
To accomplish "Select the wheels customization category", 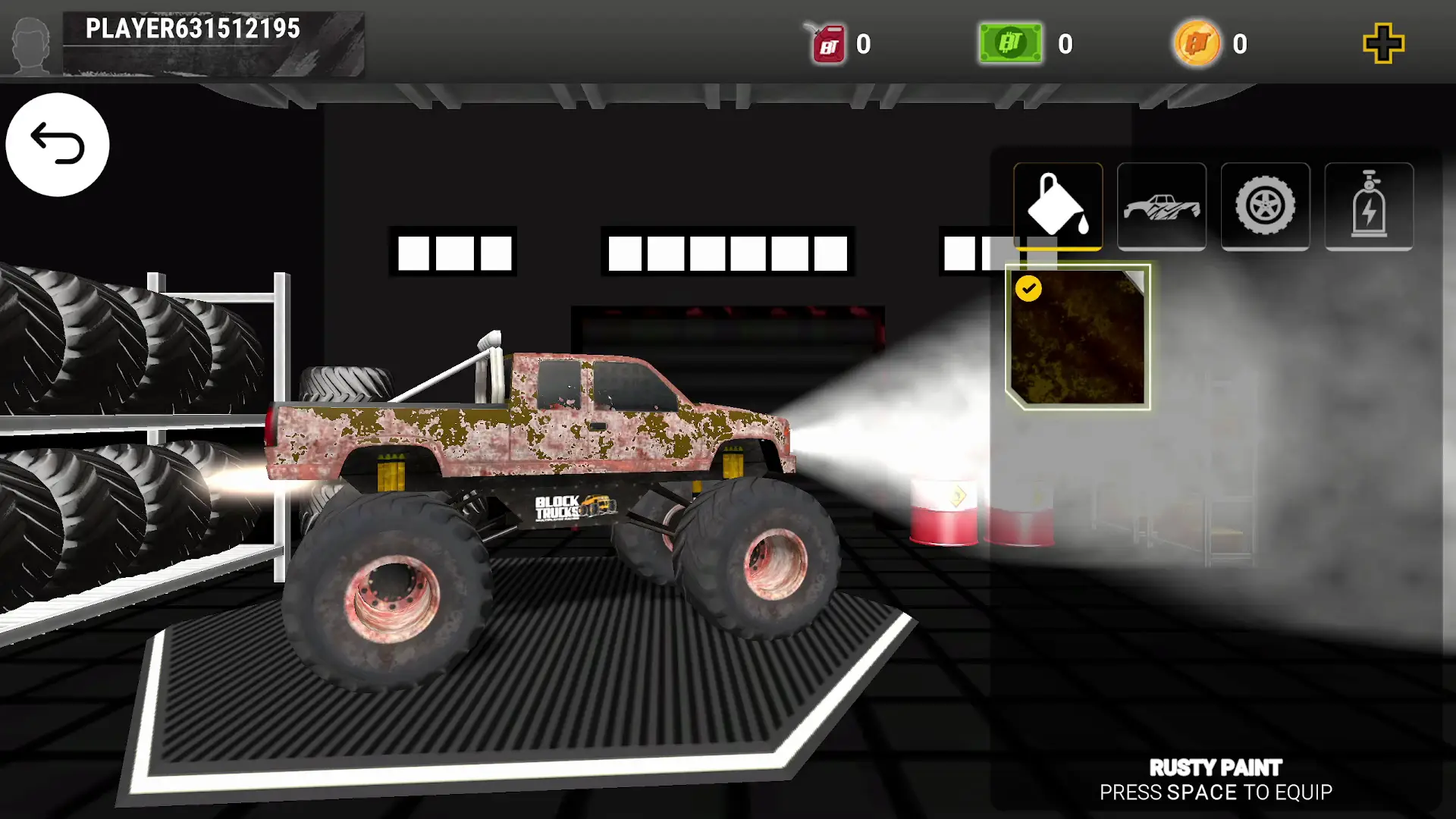I will tap(1265, 206).
